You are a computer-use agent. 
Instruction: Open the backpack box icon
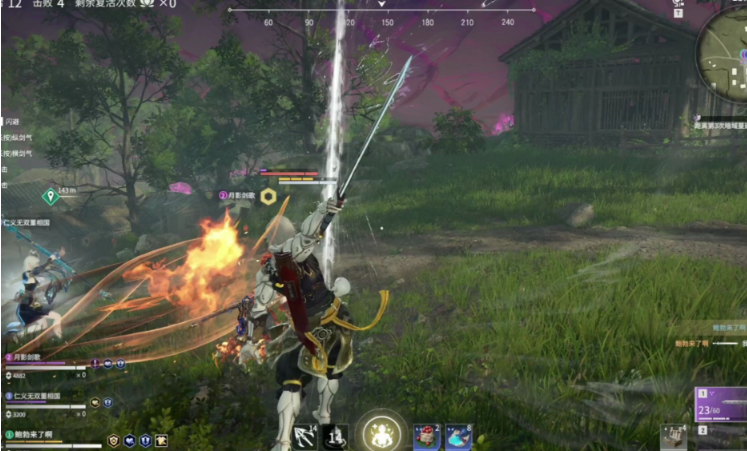click(x=674, y=437)
